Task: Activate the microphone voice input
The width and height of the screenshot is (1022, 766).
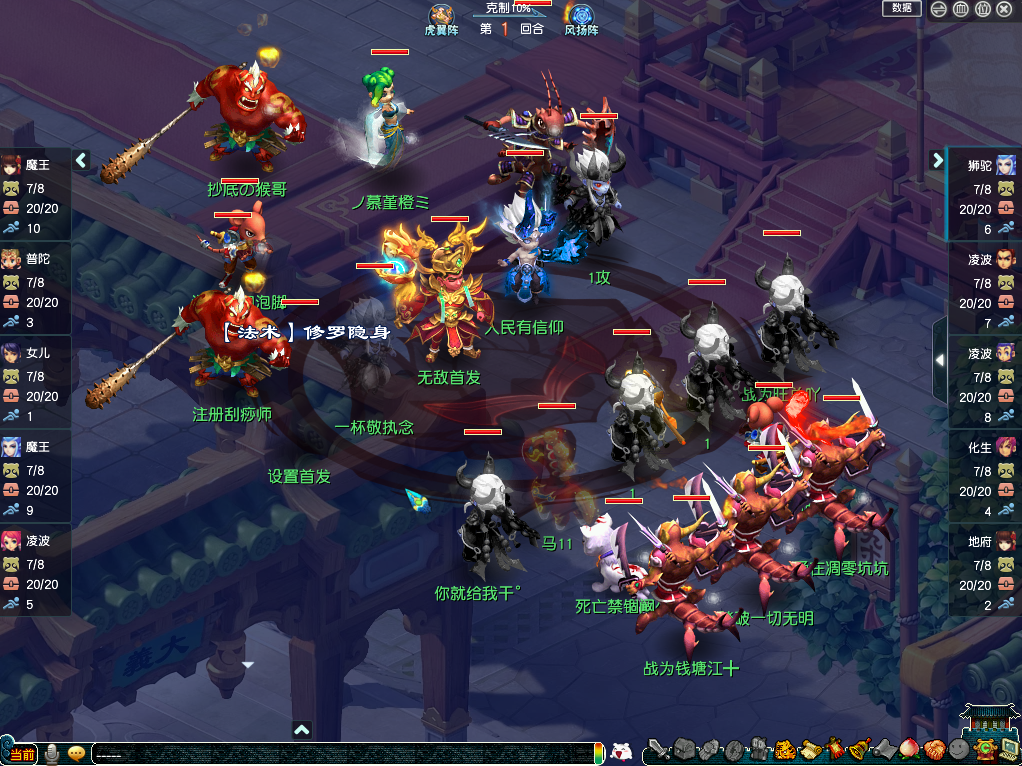Action: 51,753
